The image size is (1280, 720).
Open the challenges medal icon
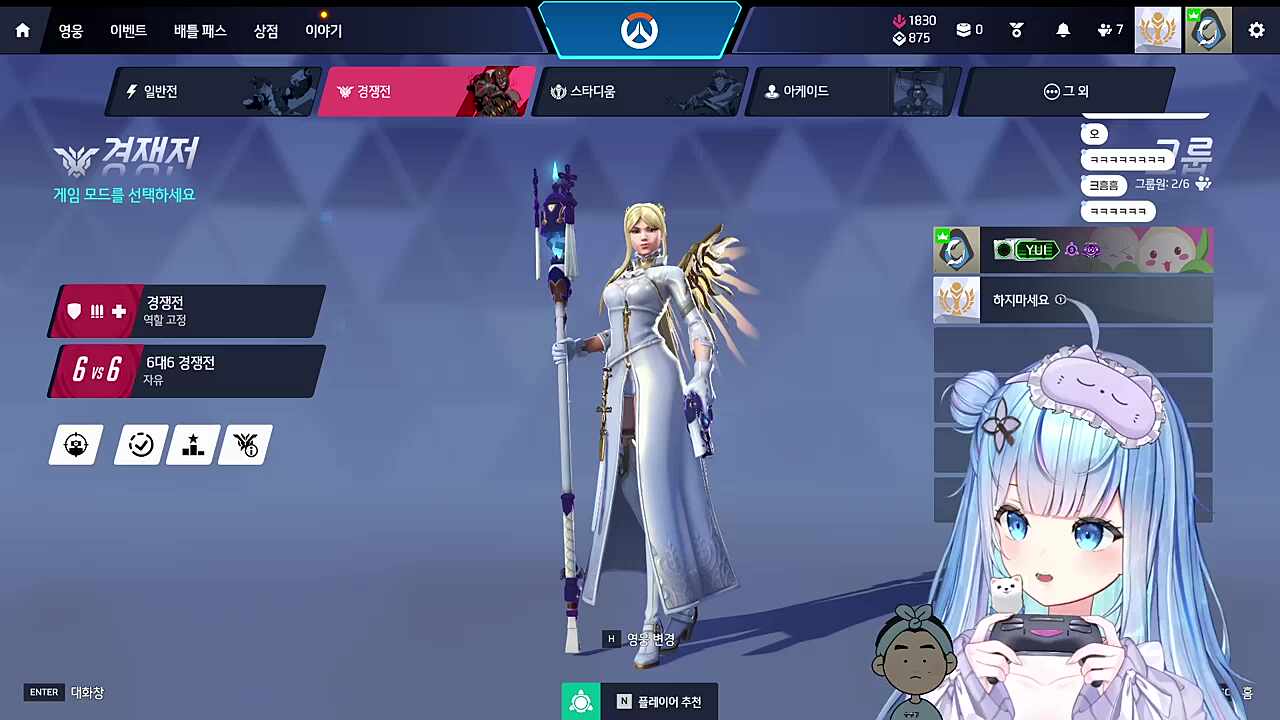pos(1016,30)
